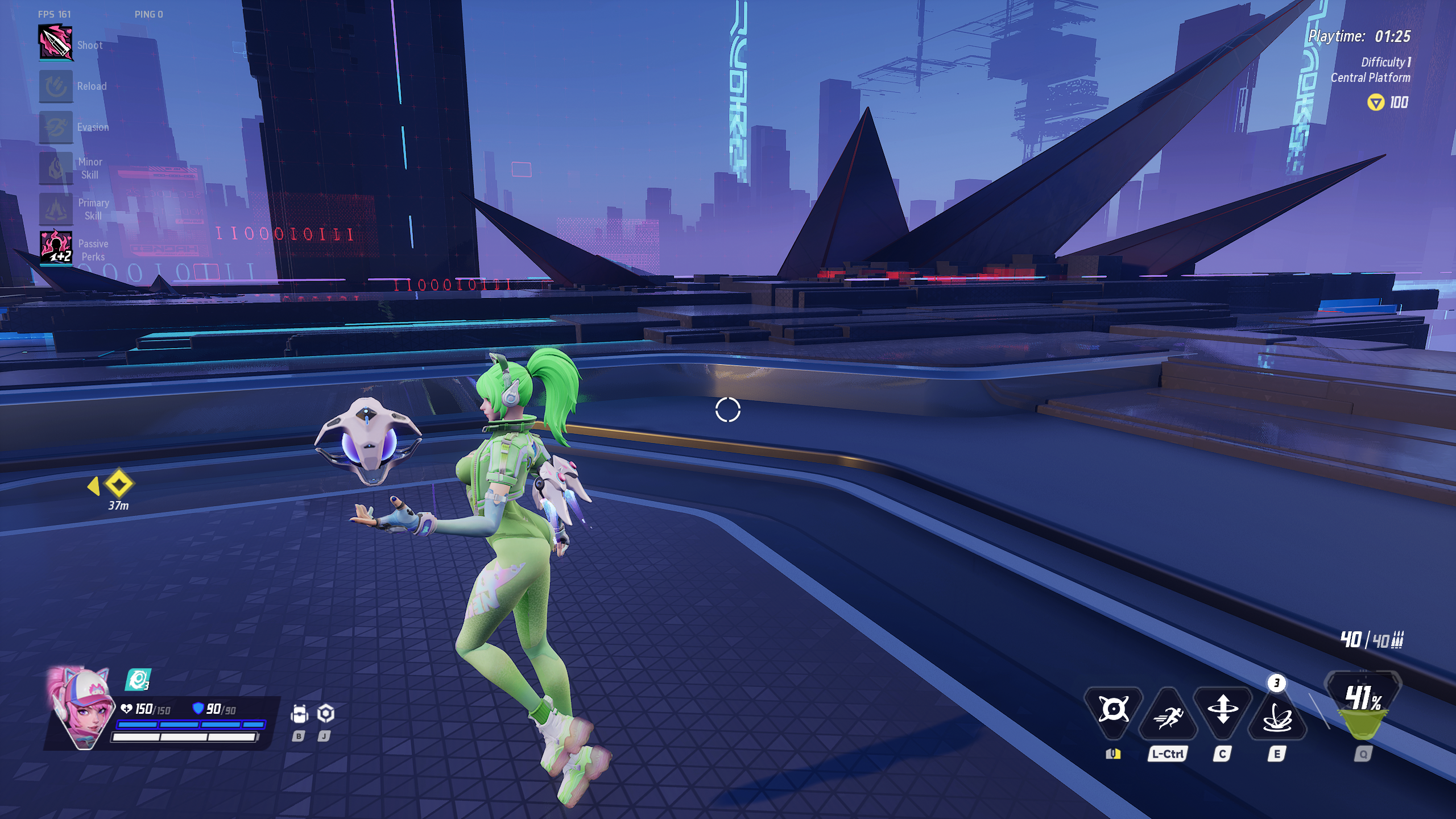Image resolution: width=1456 pixels, height=819 pixels.
Task: Choose the Evasion perk slot
Action: tap(56, 127)
